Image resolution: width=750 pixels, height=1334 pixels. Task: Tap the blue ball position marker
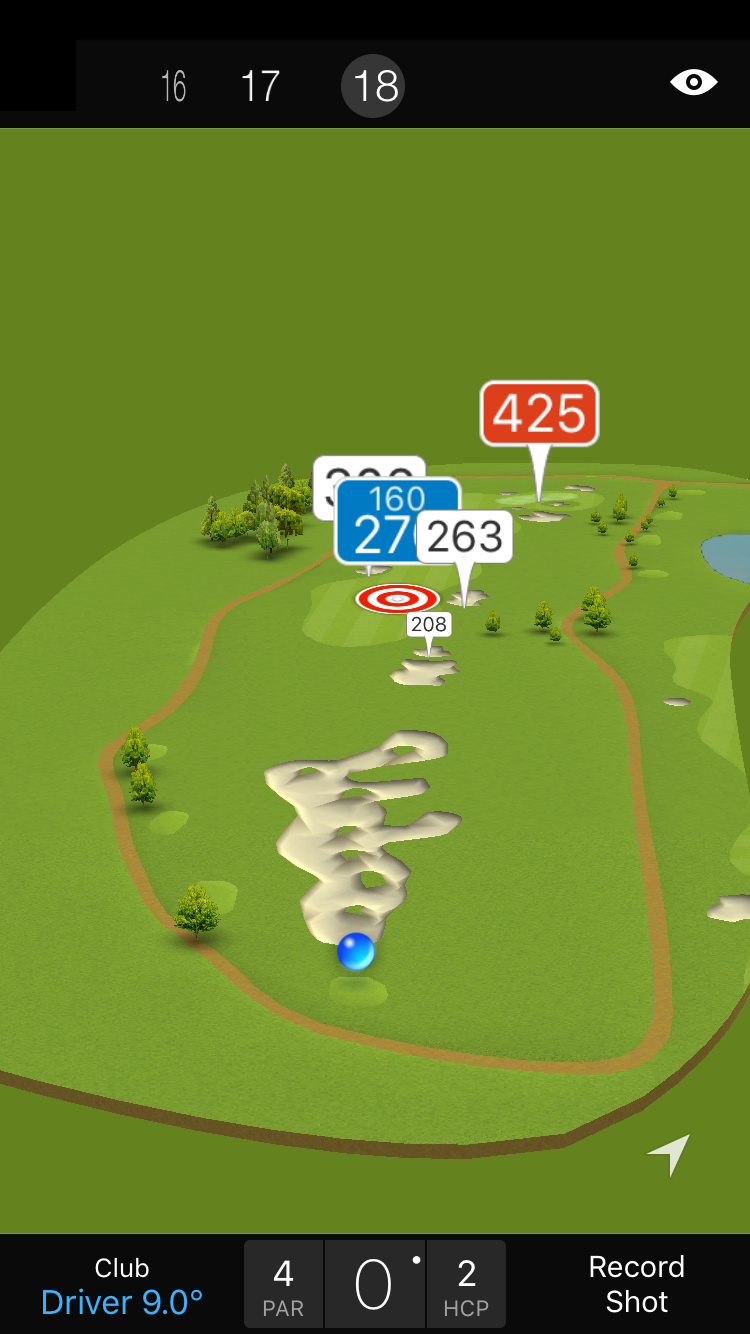(356, 951)
